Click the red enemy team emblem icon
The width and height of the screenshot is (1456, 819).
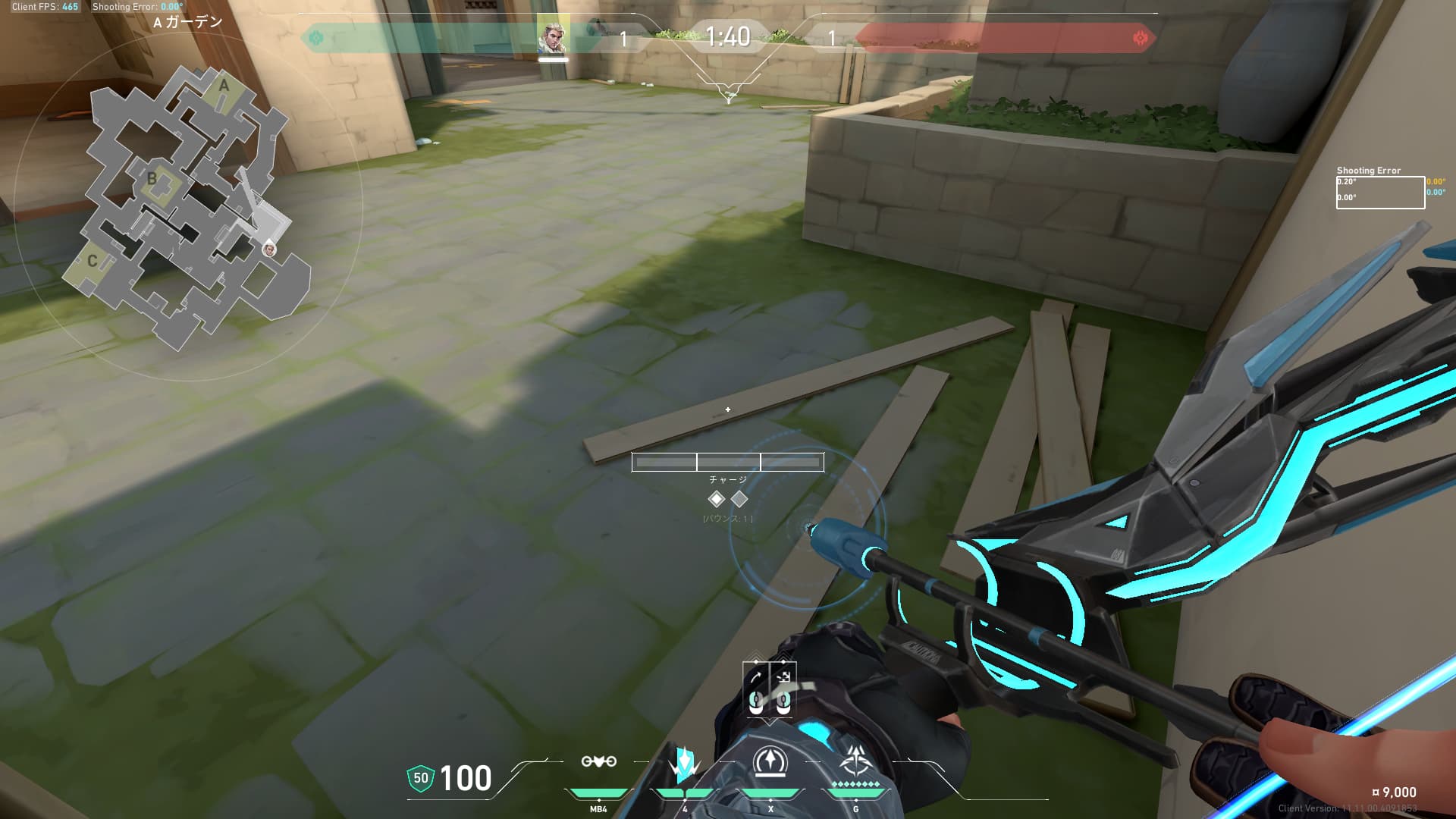point(1140,38)
